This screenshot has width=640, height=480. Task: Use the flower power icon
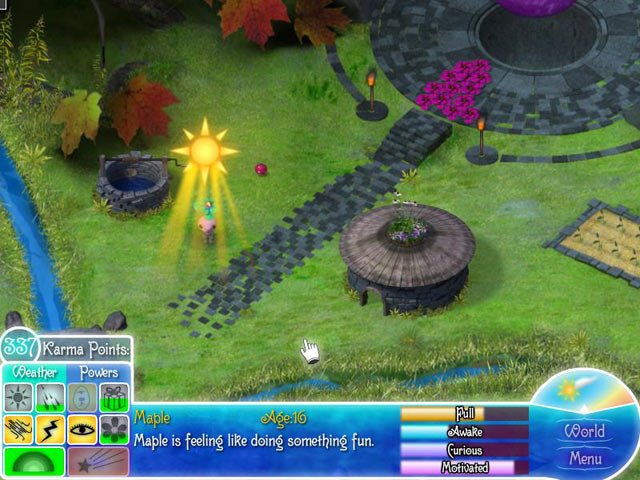click(x=113, y=429)
